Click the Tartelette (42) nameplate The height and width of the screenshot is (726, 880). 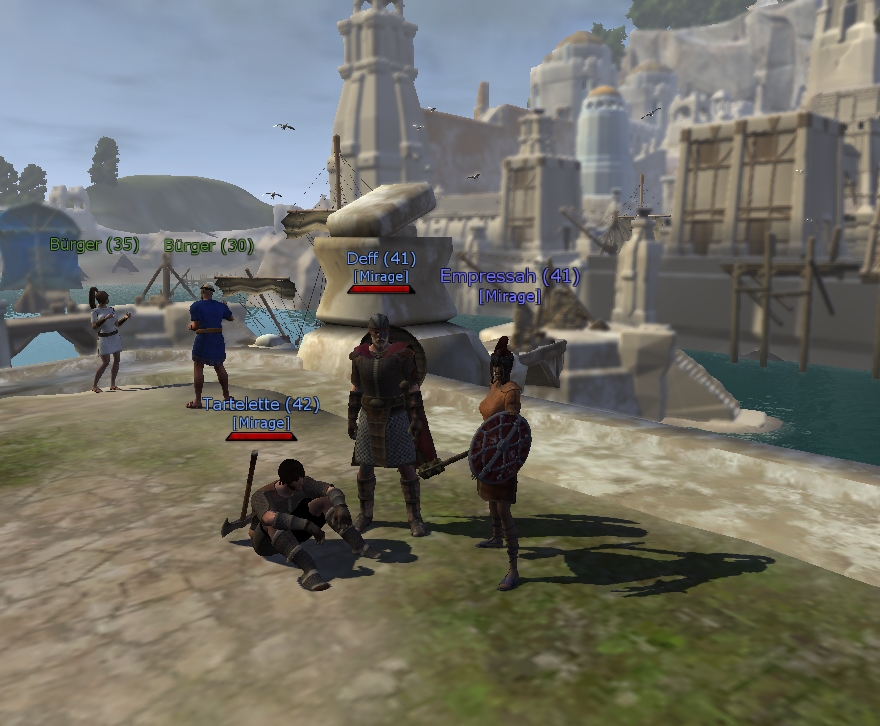(x=261, y=405)
